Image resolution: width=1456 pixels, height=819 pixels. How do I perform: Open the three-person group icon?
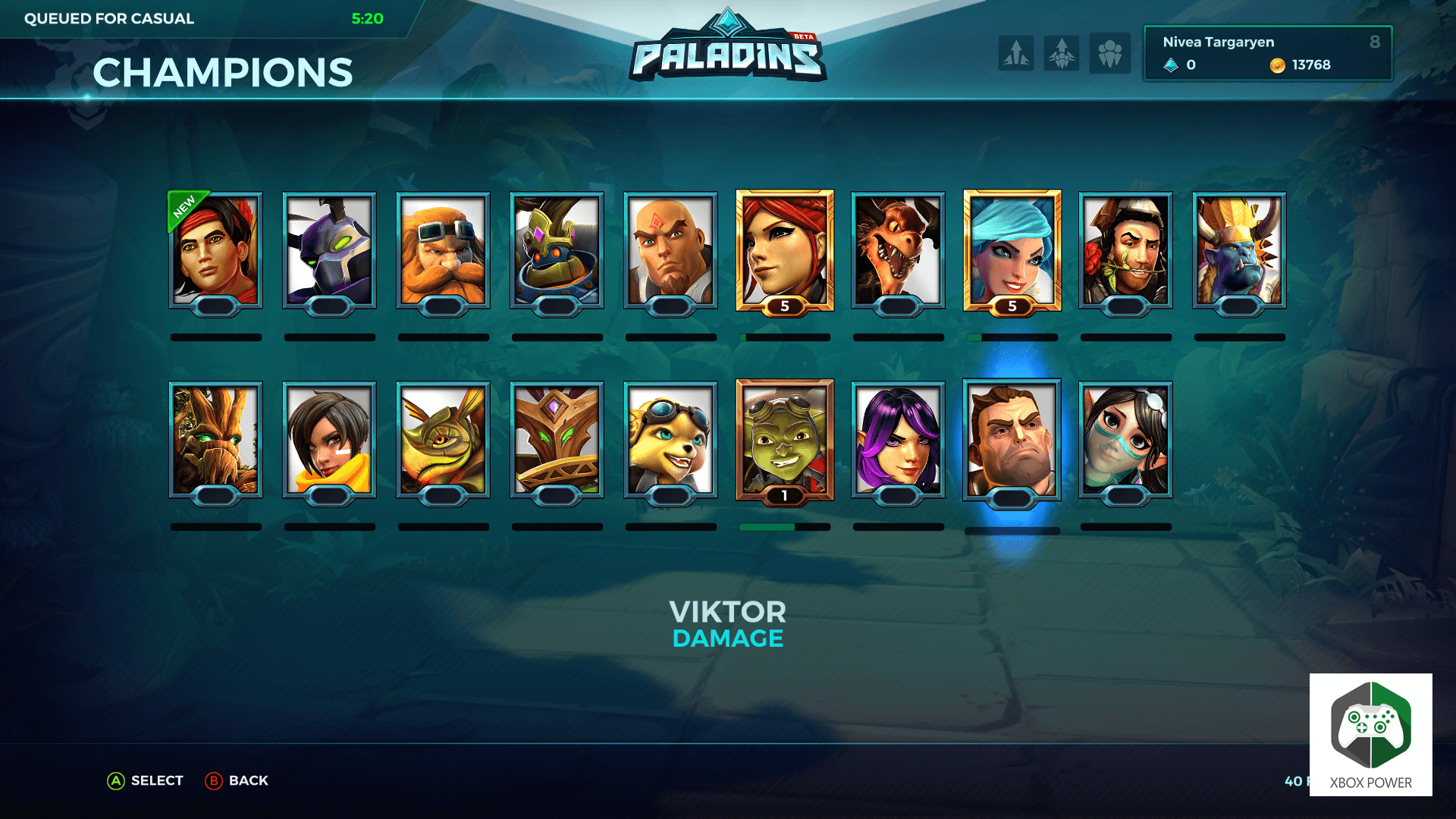1109,53
